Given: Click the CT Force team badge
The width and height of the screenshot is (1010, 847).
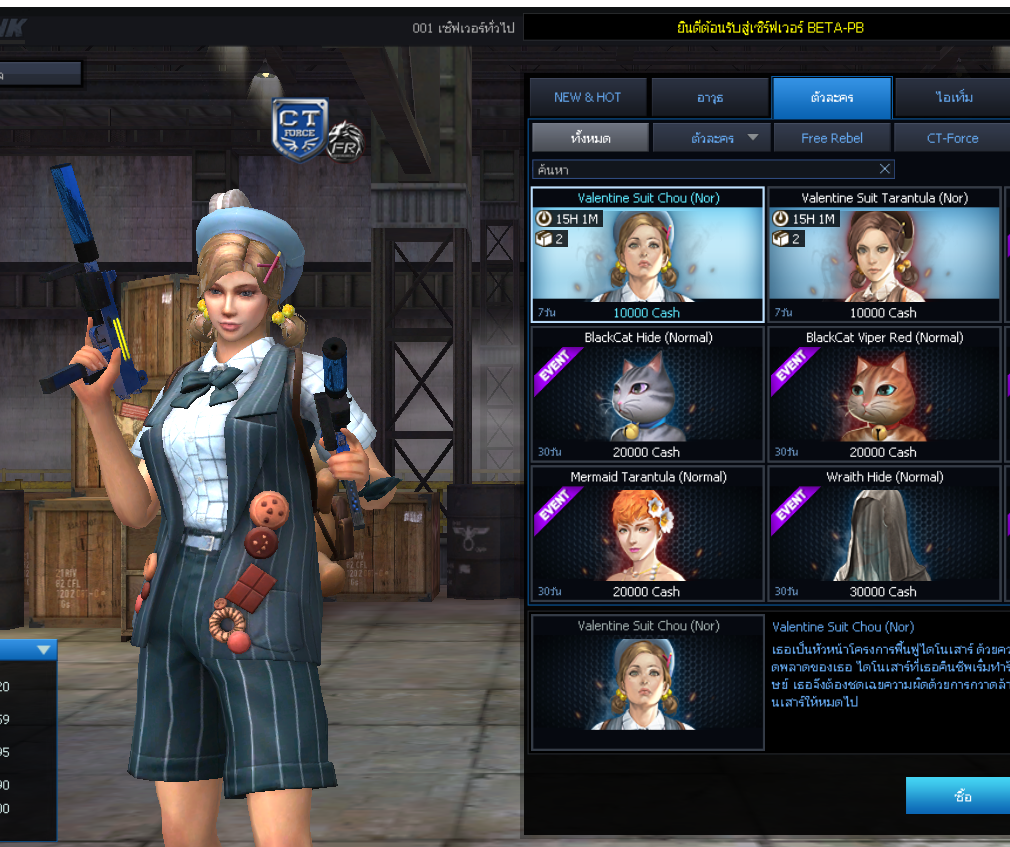Looking at the screenshot, I should click(x=299, y=130).
